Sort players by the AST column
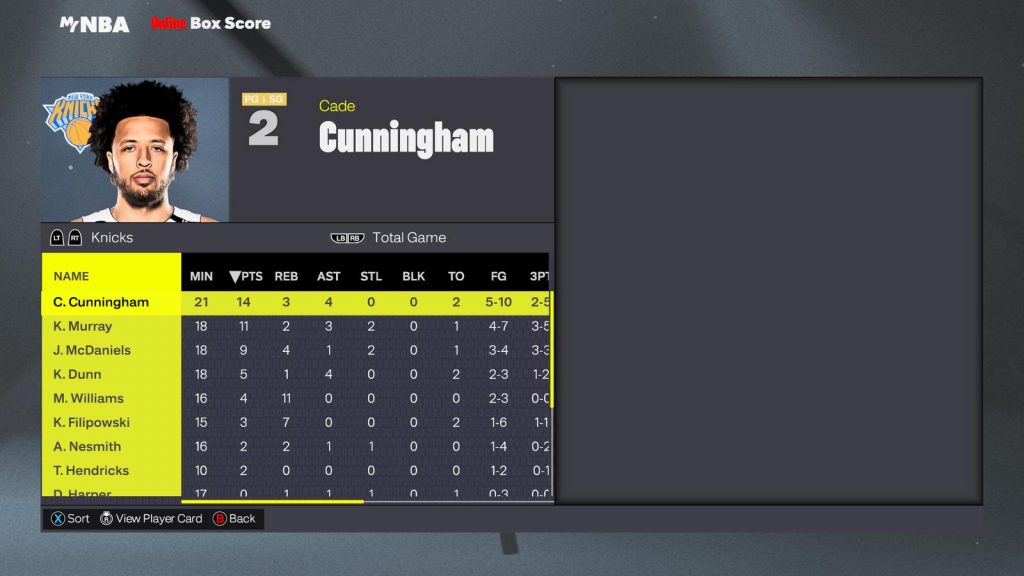Image resolution: width=1024 pixels, height=576 pixels. (x=328, y=276)
